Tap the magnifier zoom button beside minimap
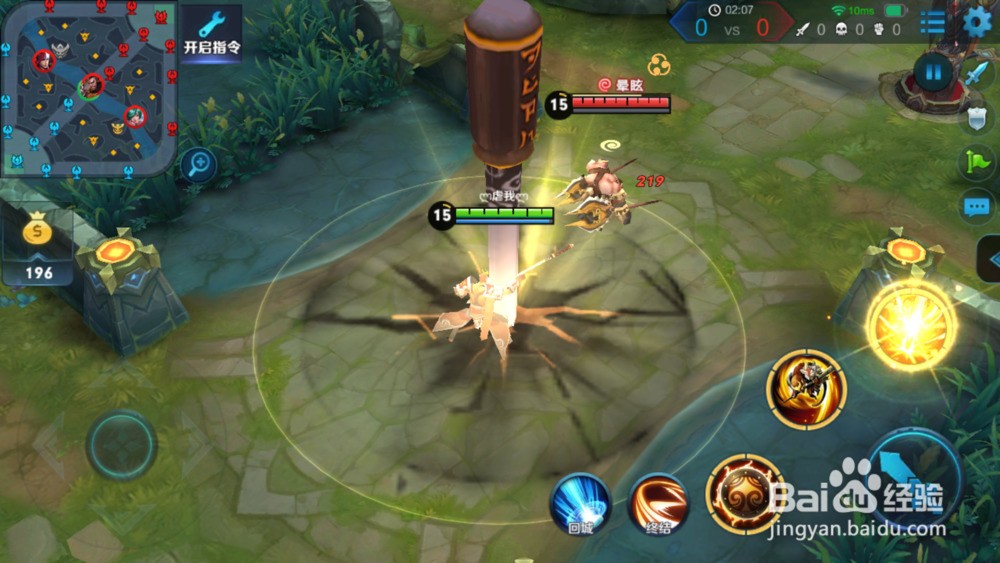The width and height of the screenshot is (1000, 563). [199, 163]
